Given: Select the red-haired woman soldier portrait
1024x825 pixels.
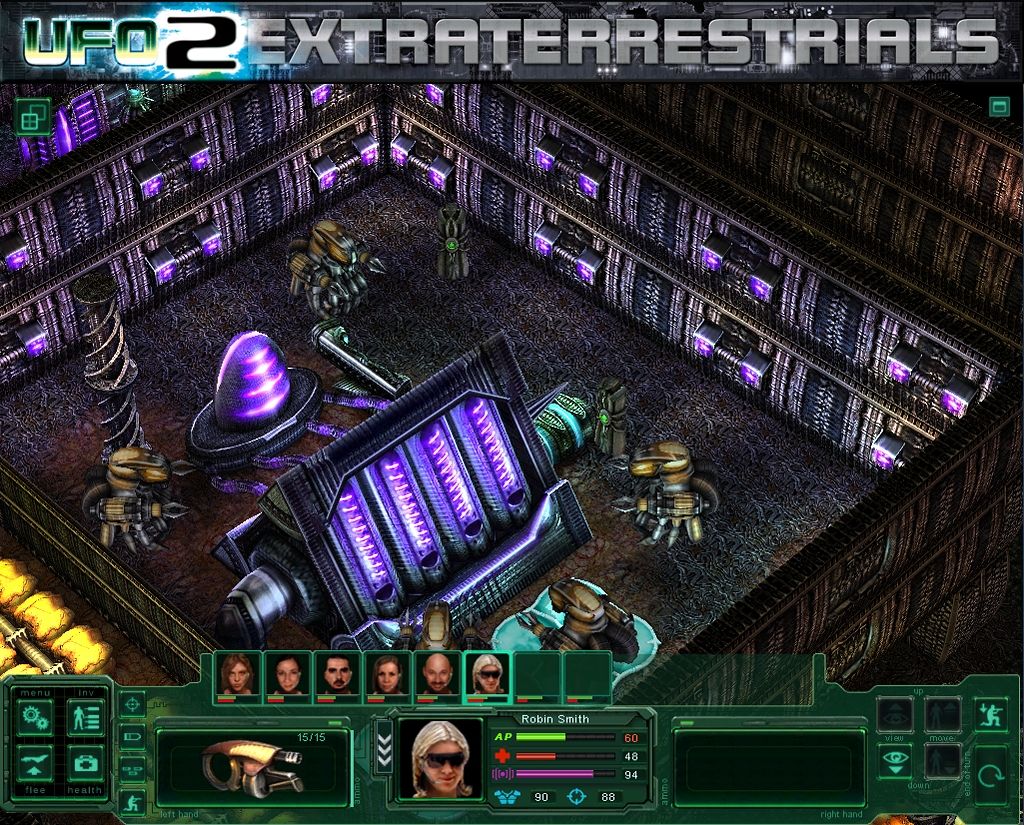Looking at the screenshot, I should point(238,675).
